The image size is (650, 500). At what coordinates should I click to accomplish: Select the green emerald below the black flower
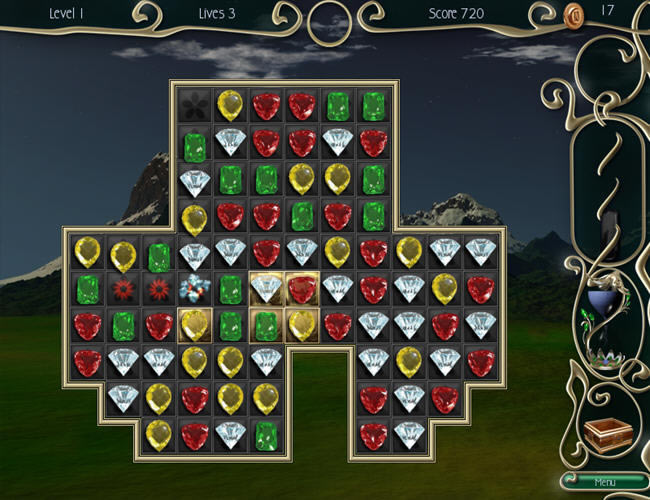[194, 146]
